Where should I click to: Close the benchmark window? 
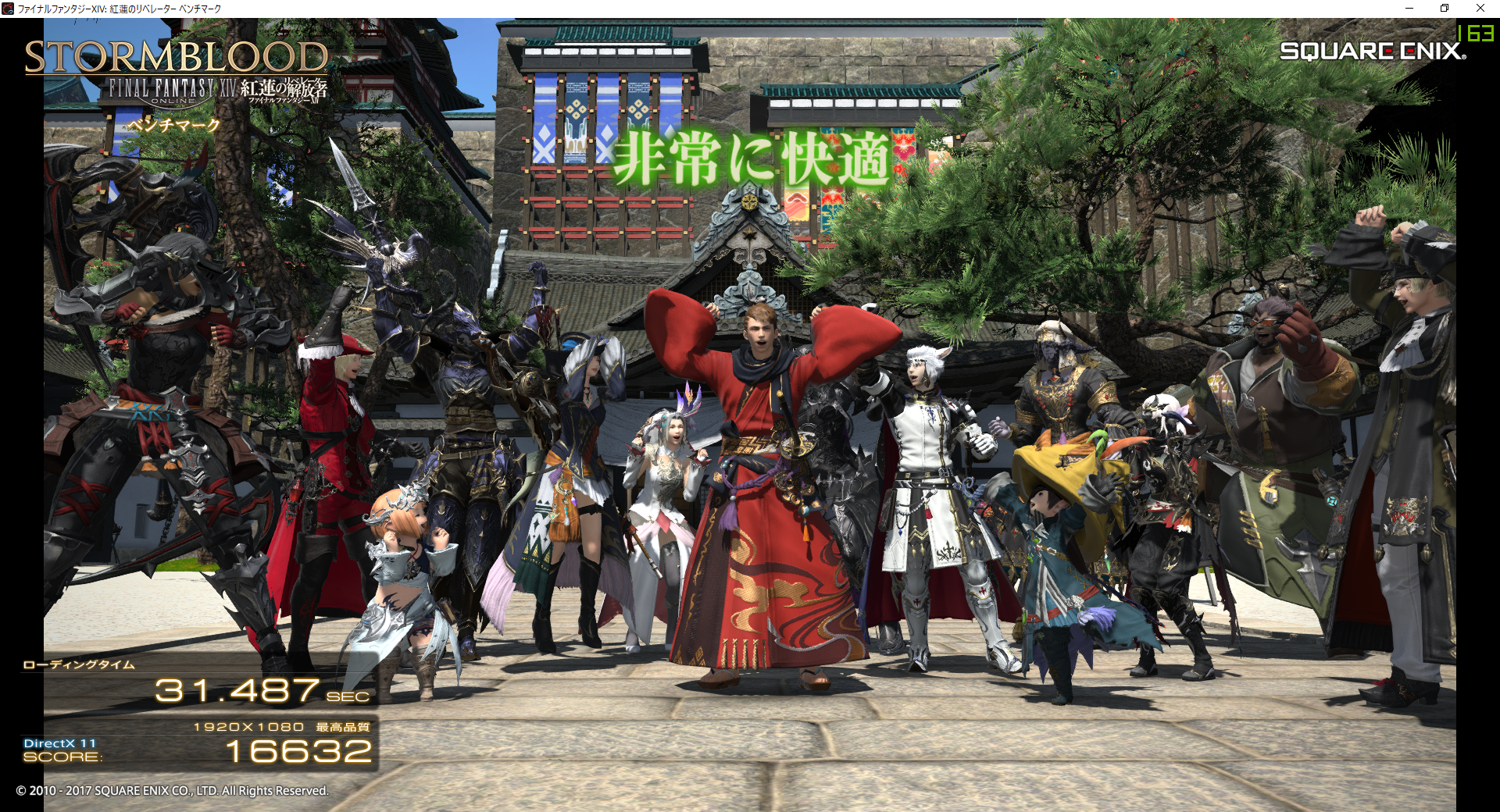pos(1480,8)
